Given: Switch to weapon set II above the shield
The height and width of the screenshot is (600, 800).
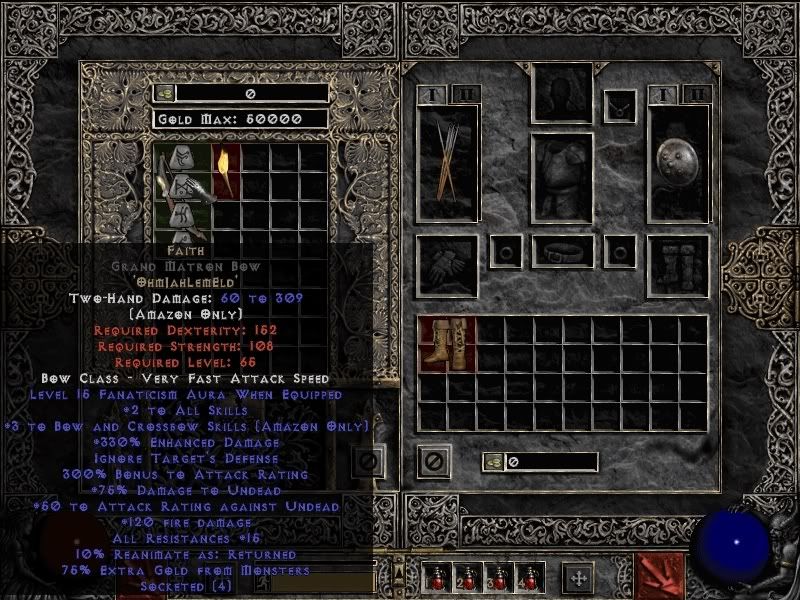Looking at the screenshot, I should (697, 95).
